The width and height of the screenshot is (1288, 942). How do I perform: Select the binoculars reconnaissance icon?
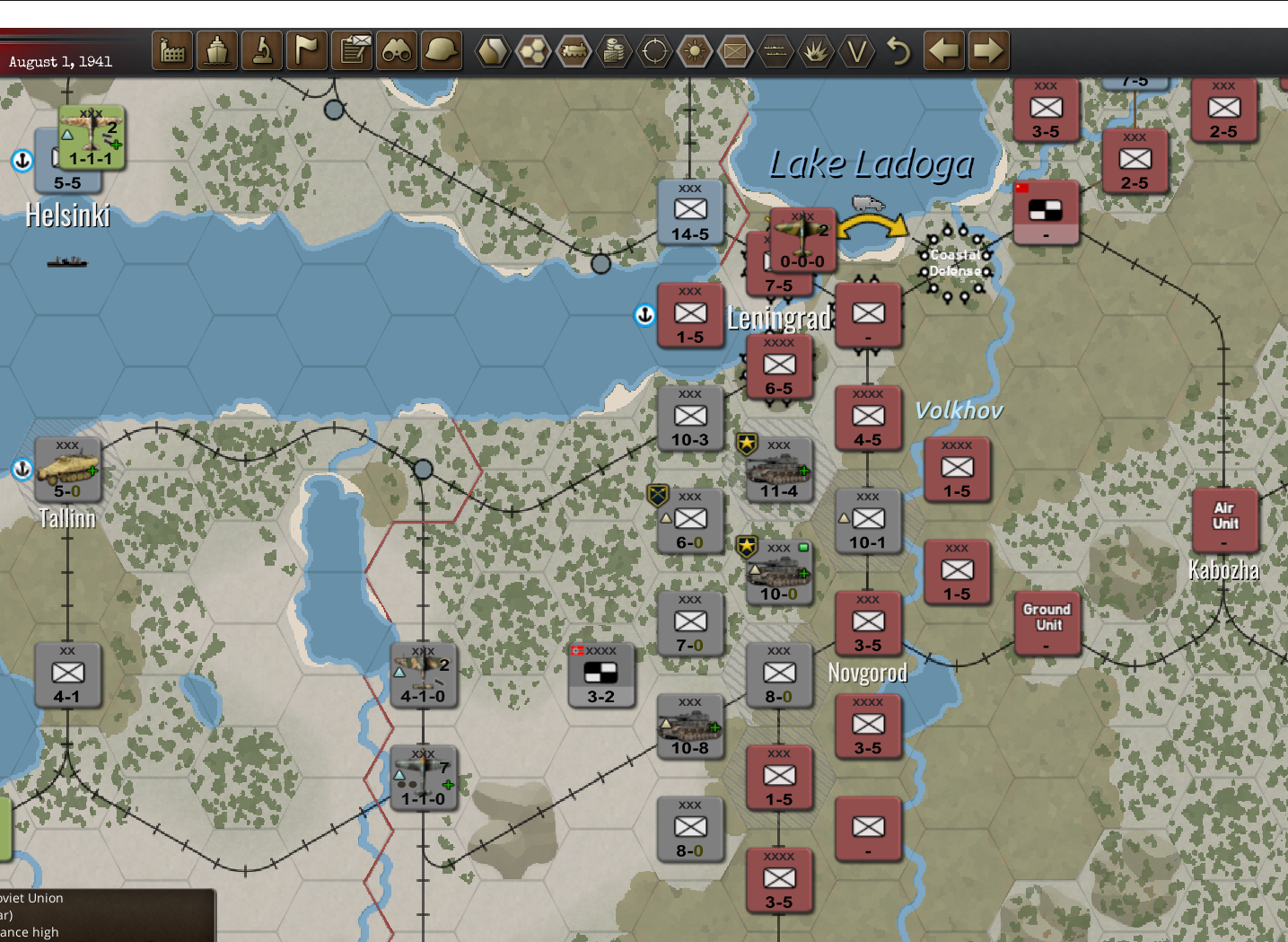pos(397,51)
